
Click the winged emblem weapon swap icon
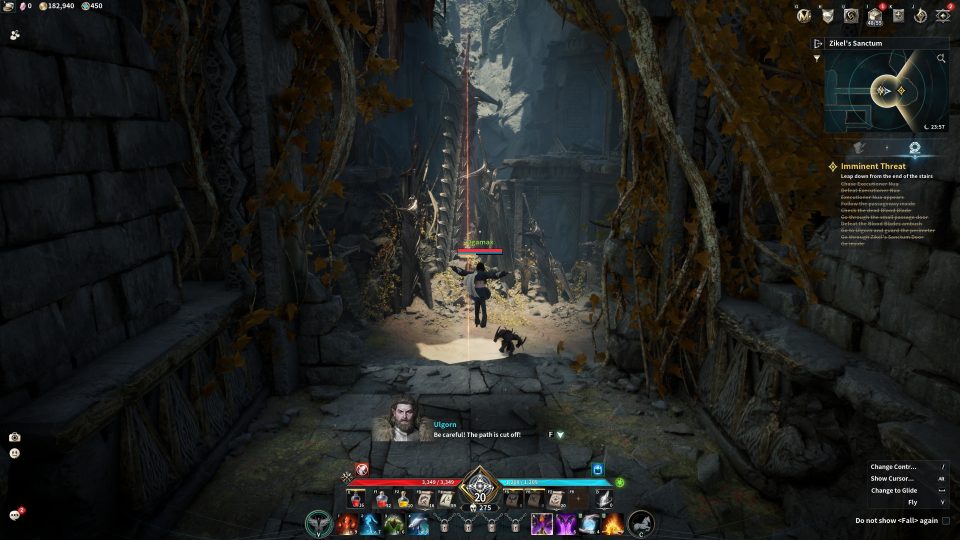(318, 522)
